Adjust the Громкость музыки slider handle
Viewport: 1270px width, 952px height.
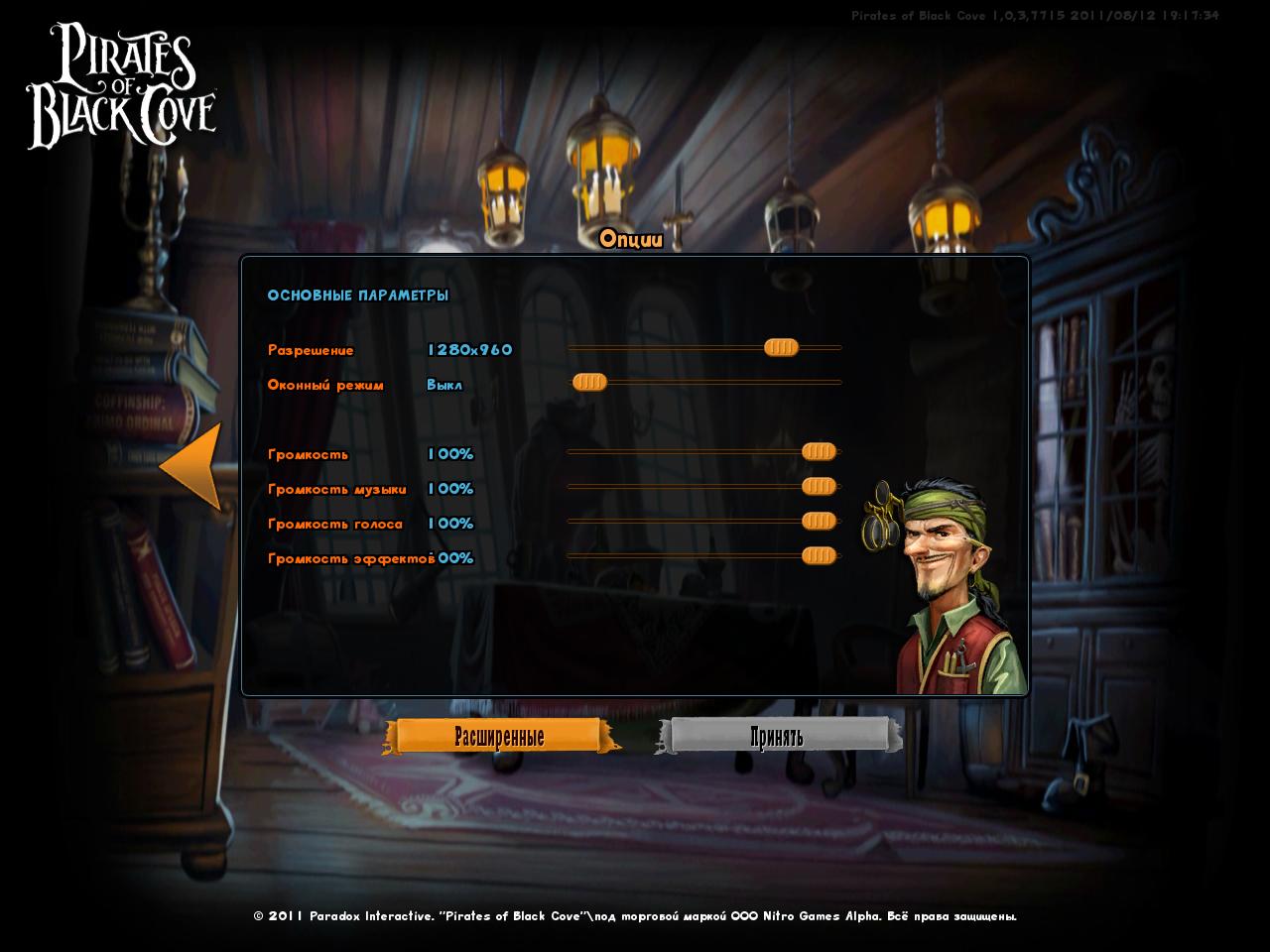tap(819, 486)
